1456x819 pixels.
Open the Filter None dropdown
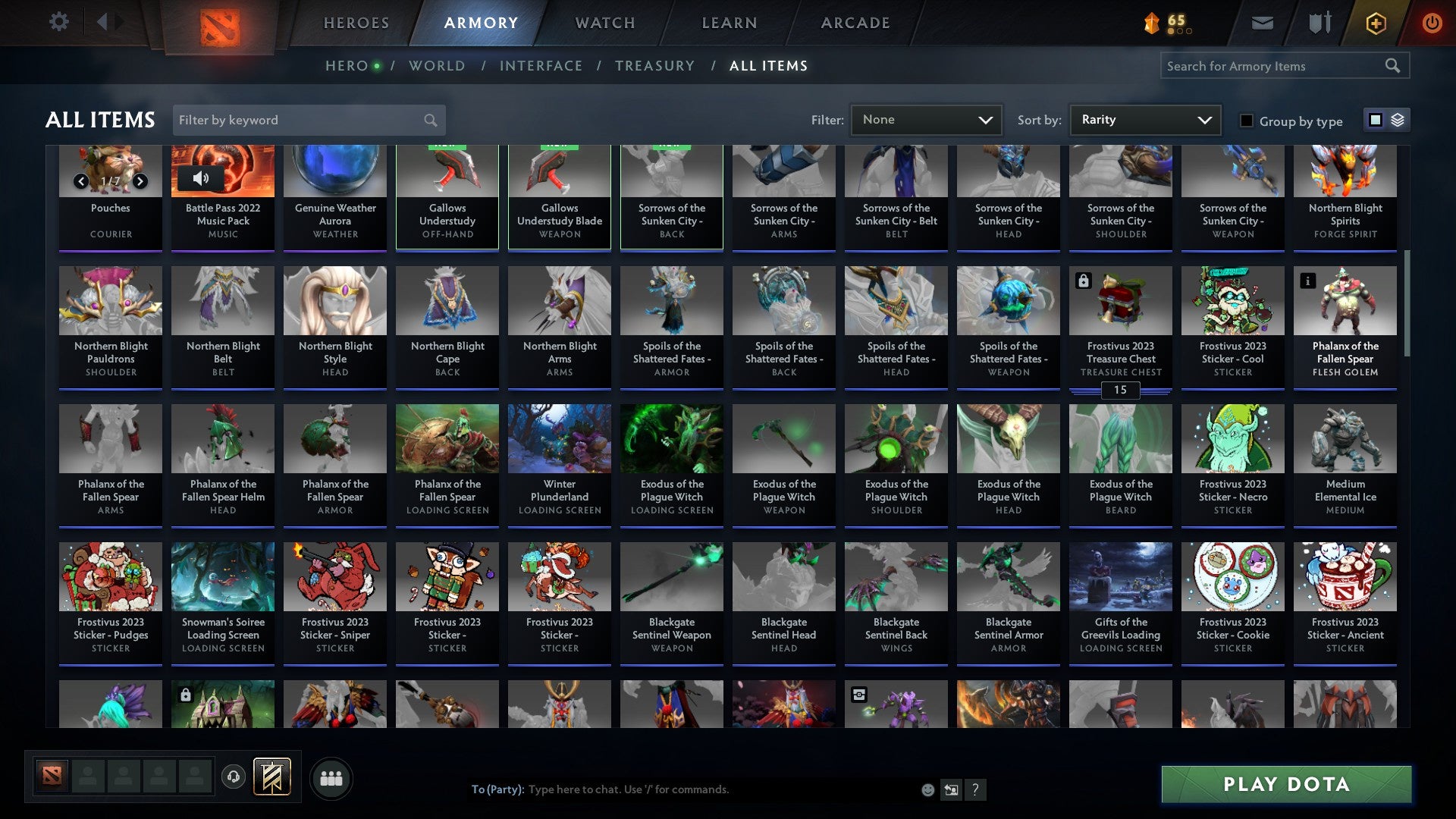(x=926, y=119)
